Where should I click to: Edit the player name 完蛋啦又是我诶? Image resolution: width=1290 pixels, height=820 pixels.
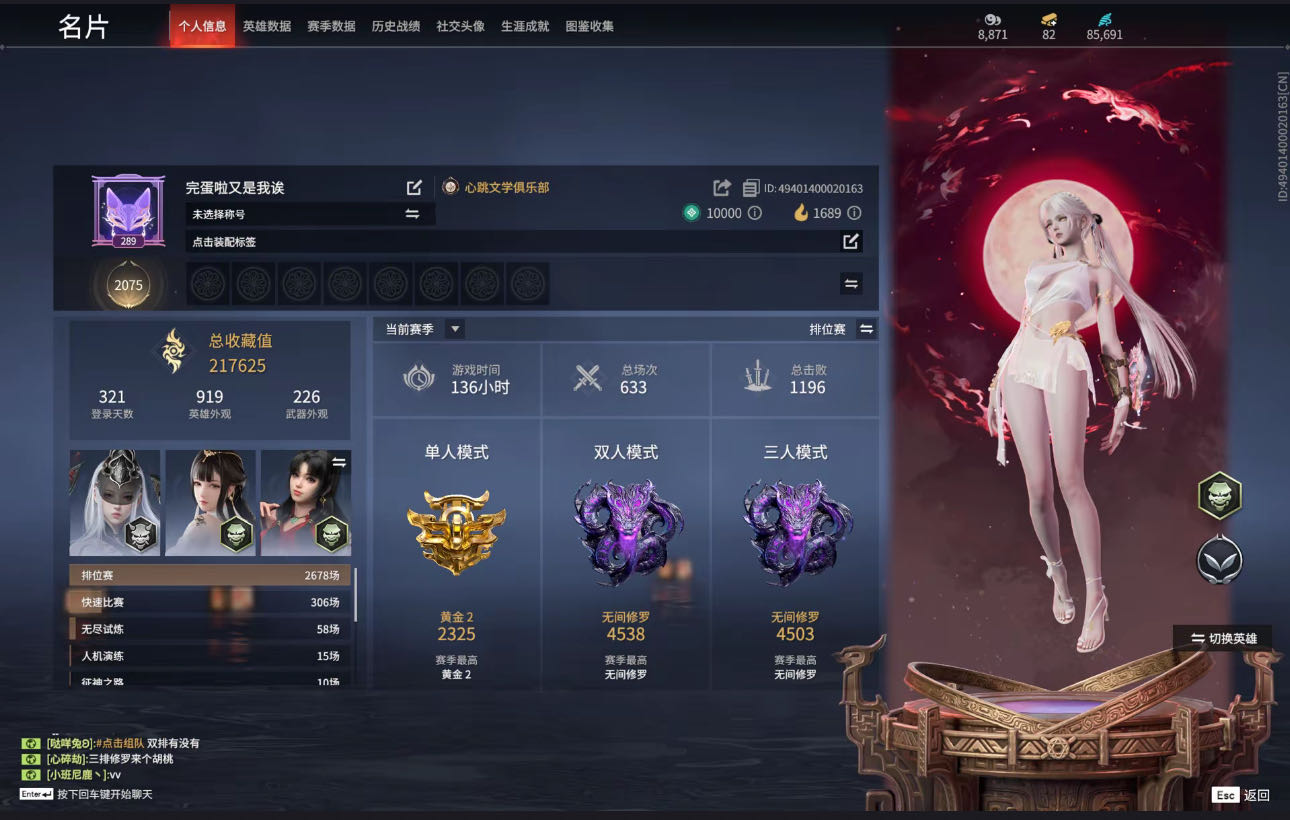coord(414,188)
